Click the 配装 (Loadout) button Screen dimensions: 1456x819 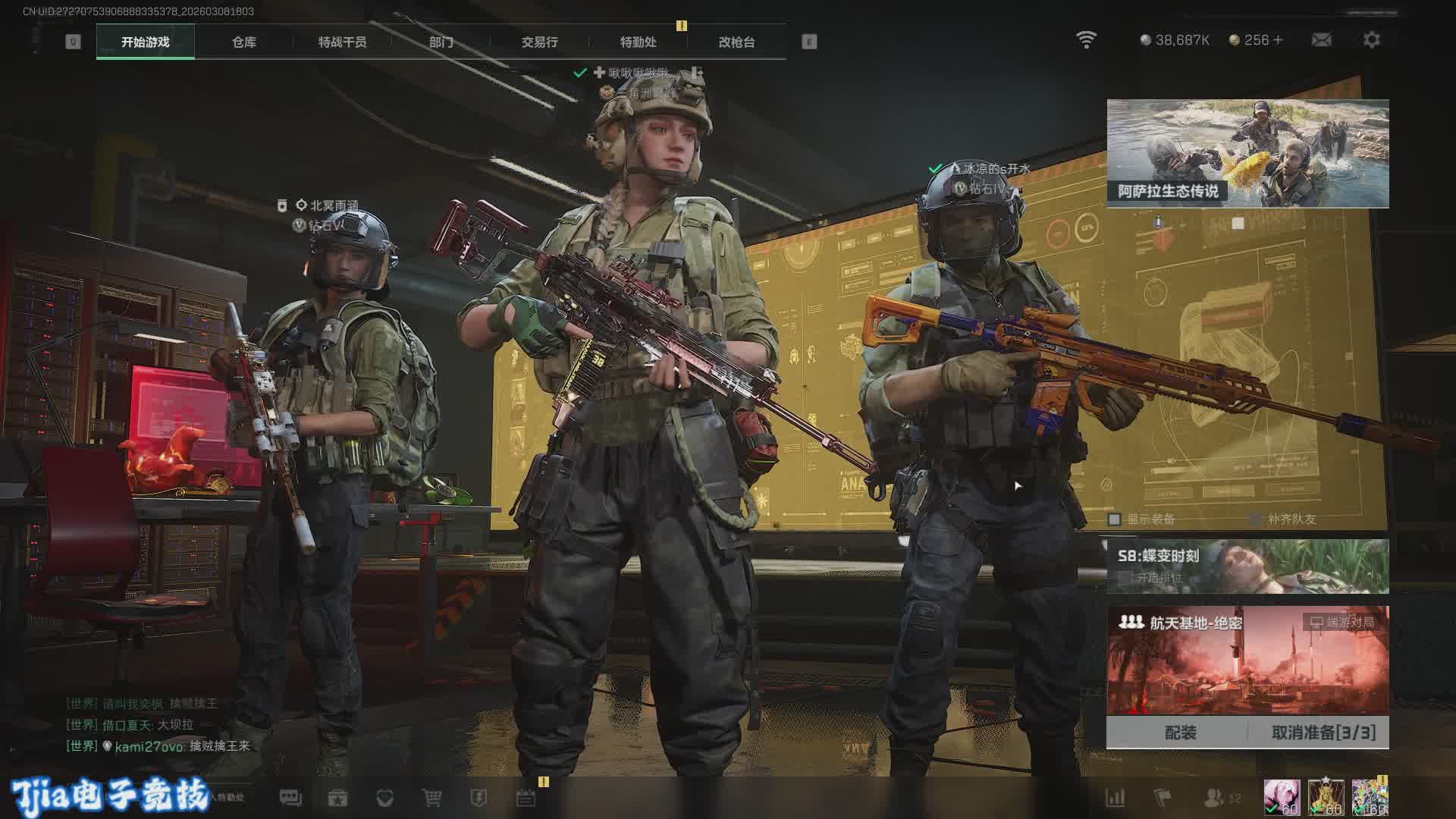1180,733
